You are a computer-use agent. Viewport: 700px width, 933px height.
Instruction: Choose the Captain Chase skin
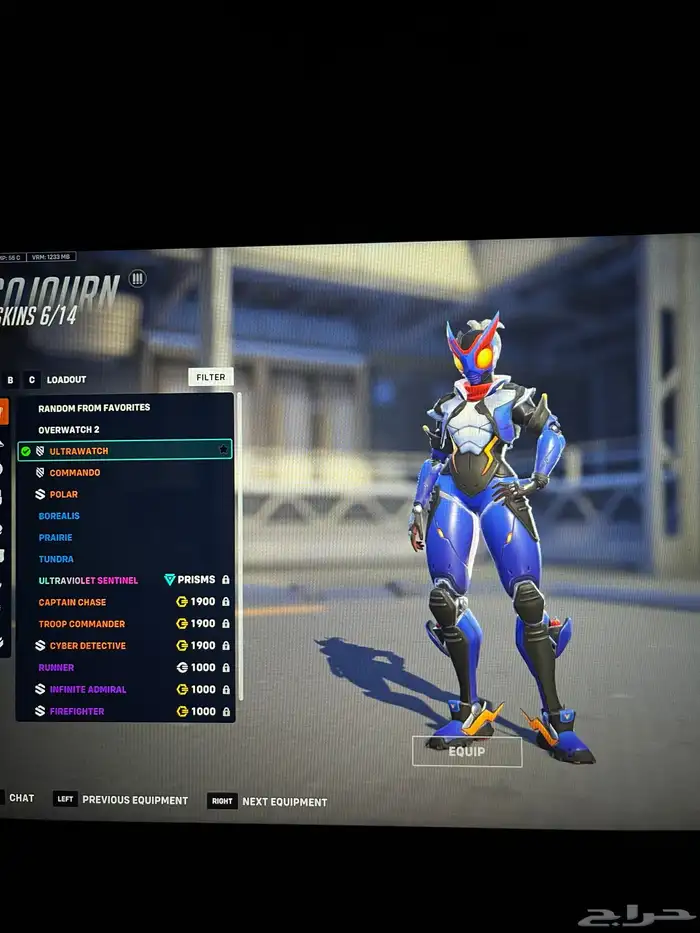(72, 602)
